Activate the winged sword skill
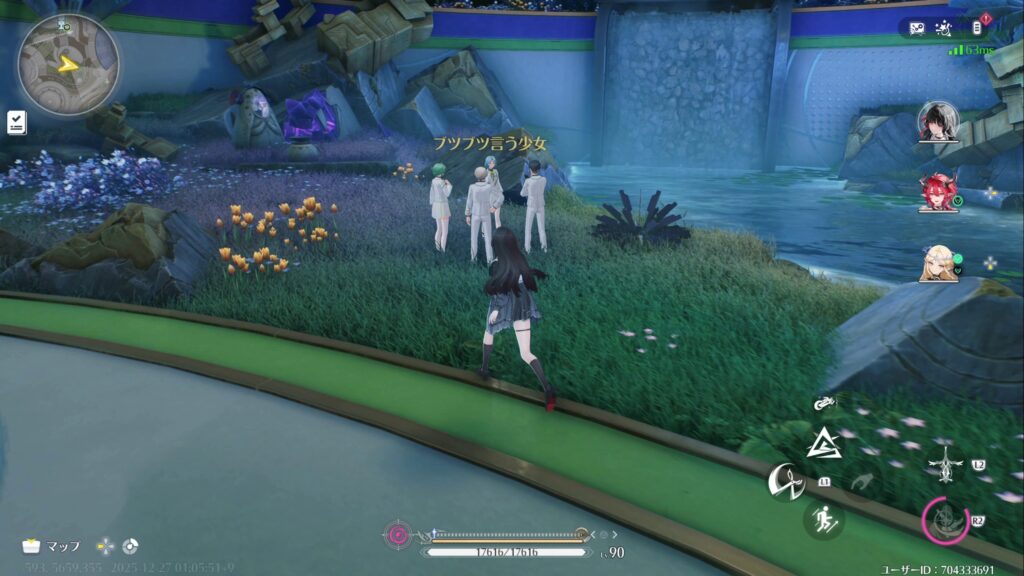This screenshot has width=1024, height=576. point(944,465)
